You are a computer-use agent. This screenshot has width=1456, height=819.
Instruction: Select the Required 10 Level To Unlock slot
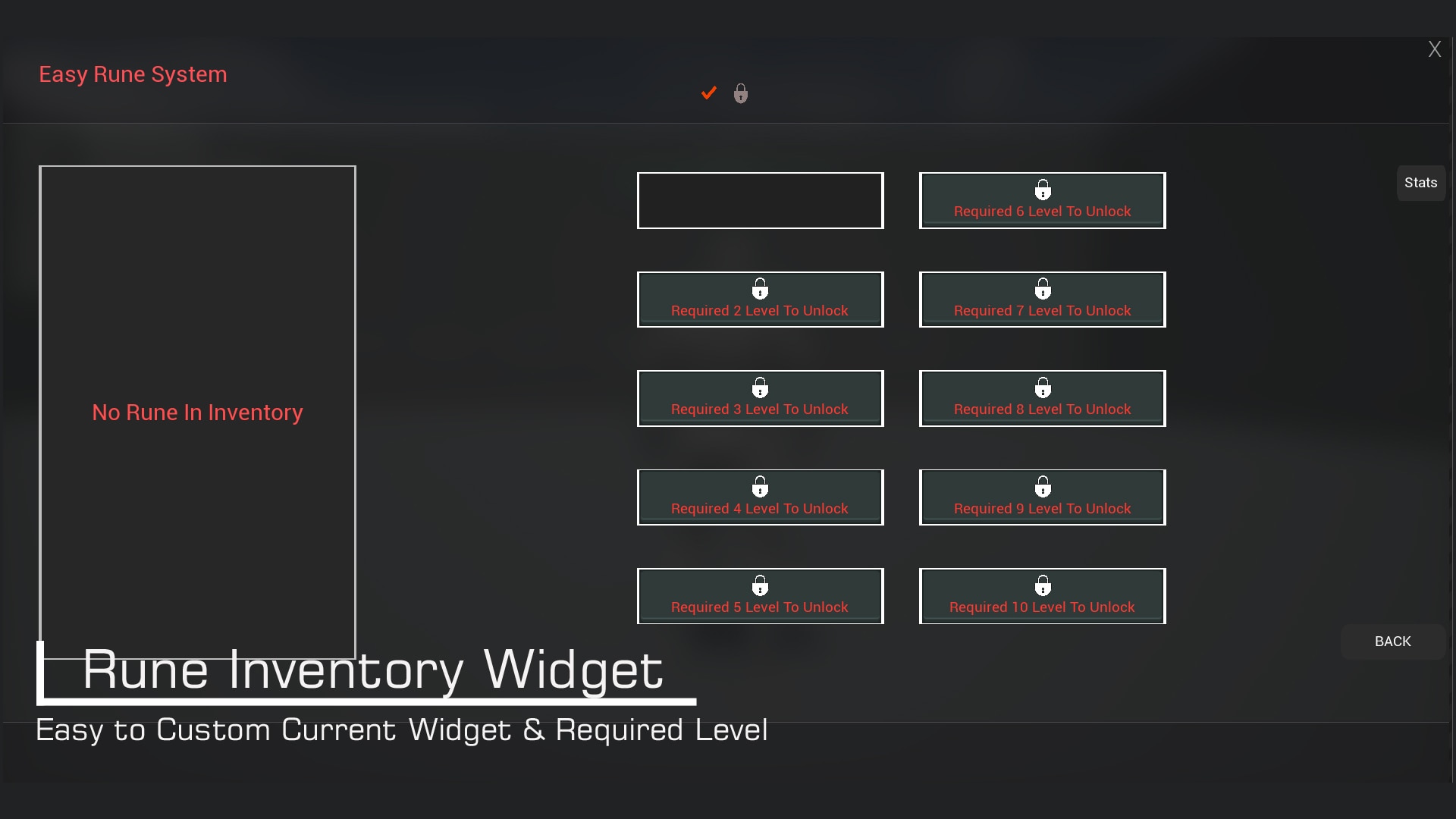pyautogui.click(x=1043, y=595)
